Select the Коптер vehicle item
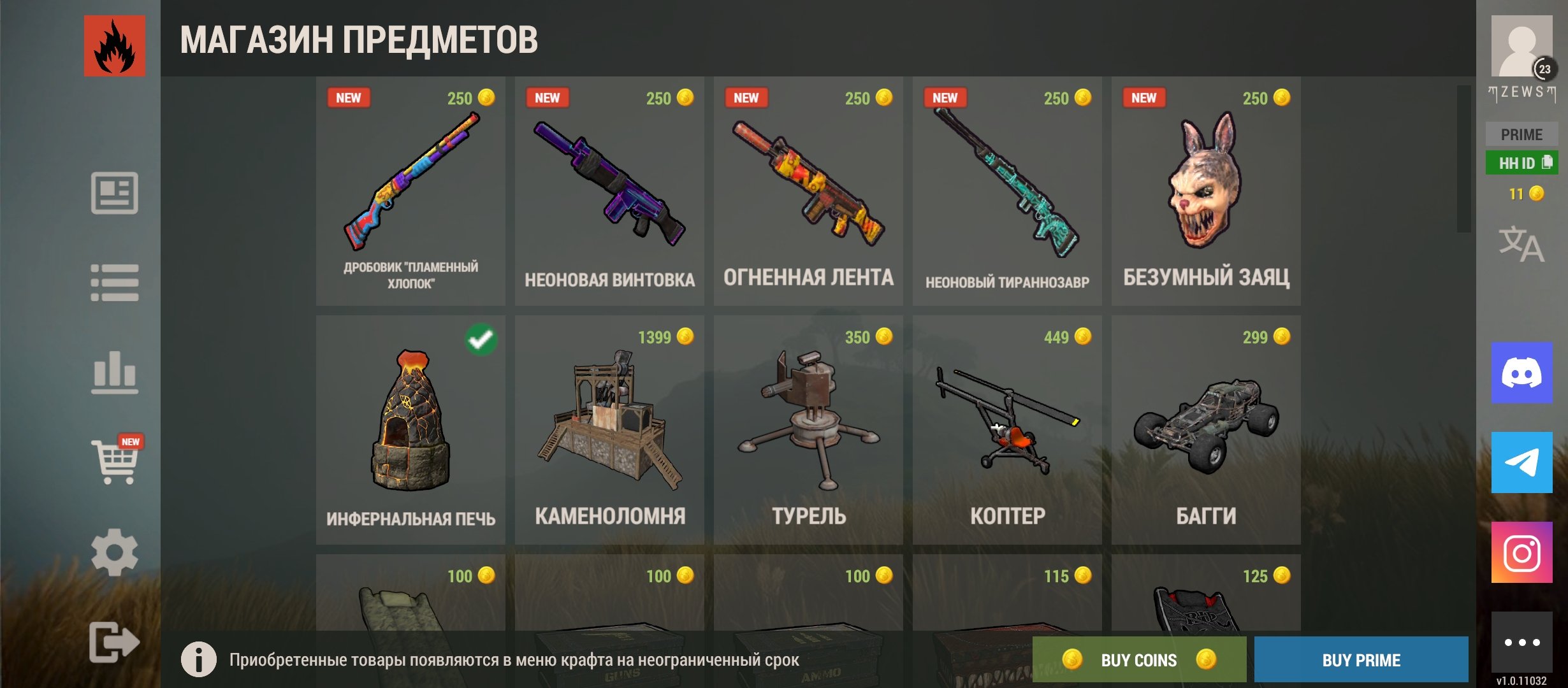This screenshot has height=688, width=1568. (1007, 430)
